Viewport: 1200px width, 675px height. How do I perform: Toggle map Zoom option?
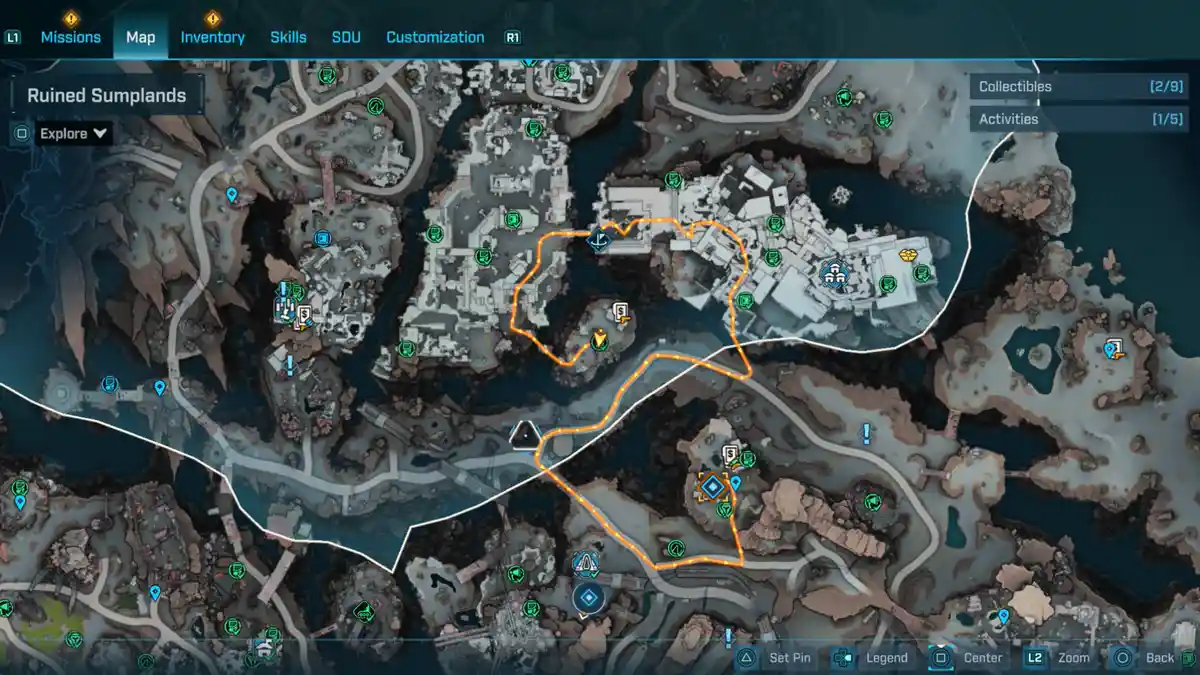[1060, 658]
